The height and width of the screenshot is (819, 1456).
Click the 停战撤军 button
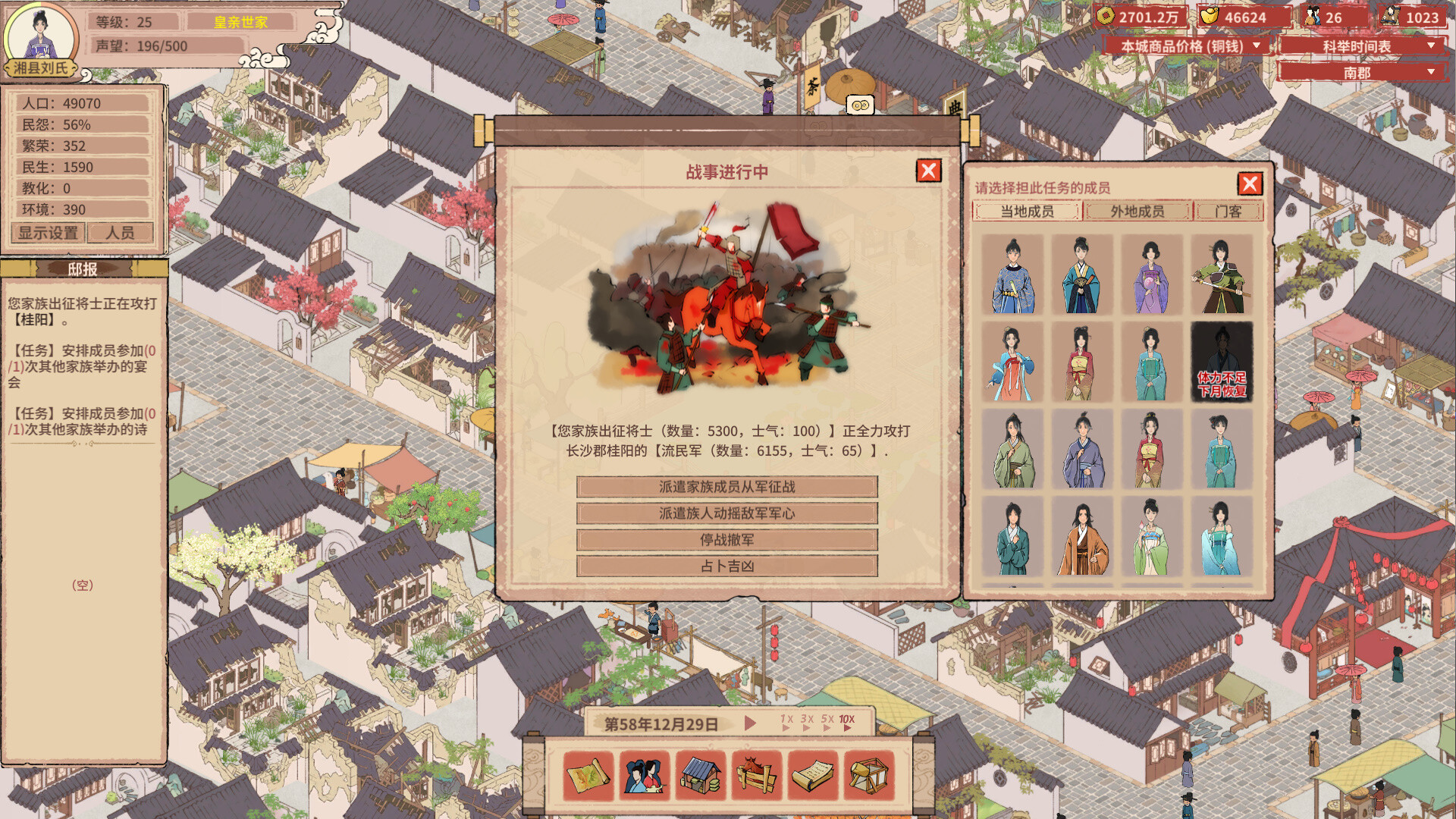click(x=727, y=540)
